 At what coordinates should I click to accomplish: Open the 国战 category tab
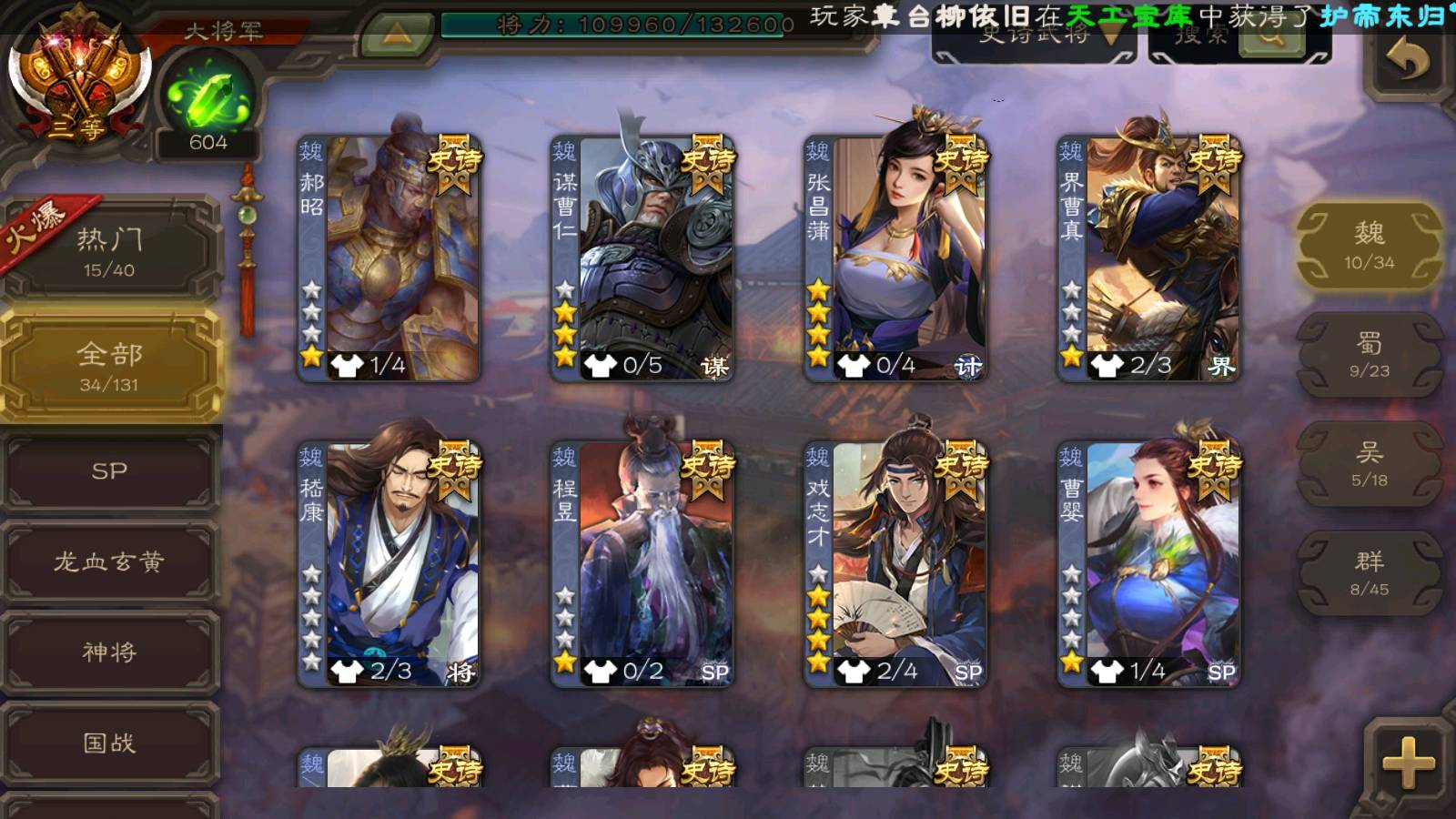tap(109, 743)
